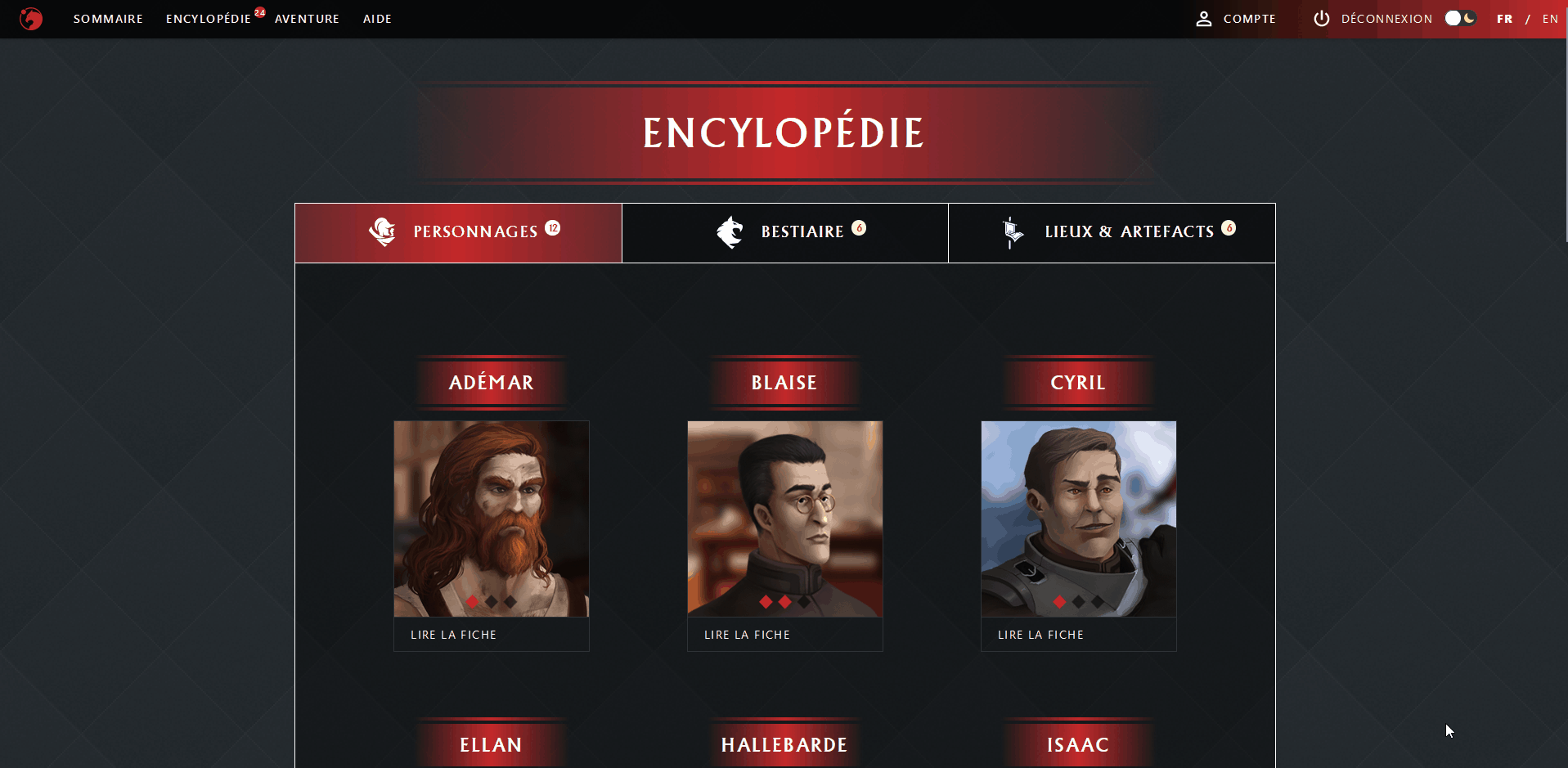Select the FR language option

point(1504,19)
